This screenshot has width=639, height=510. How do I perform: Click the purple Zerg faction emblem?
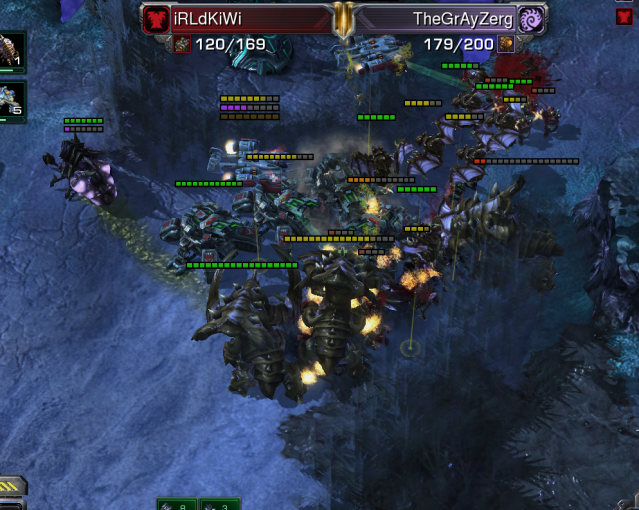(532, 19)
